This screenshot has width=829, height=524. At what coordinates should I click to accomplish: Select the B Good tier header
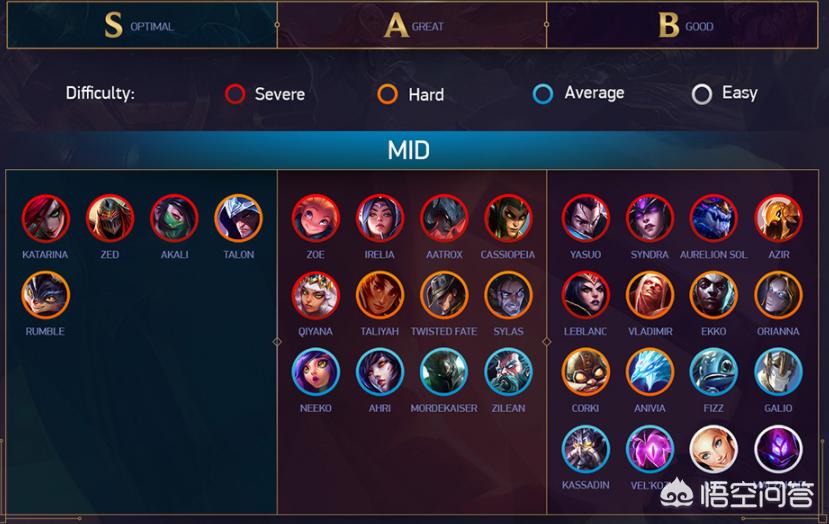(x=684, y=26)
